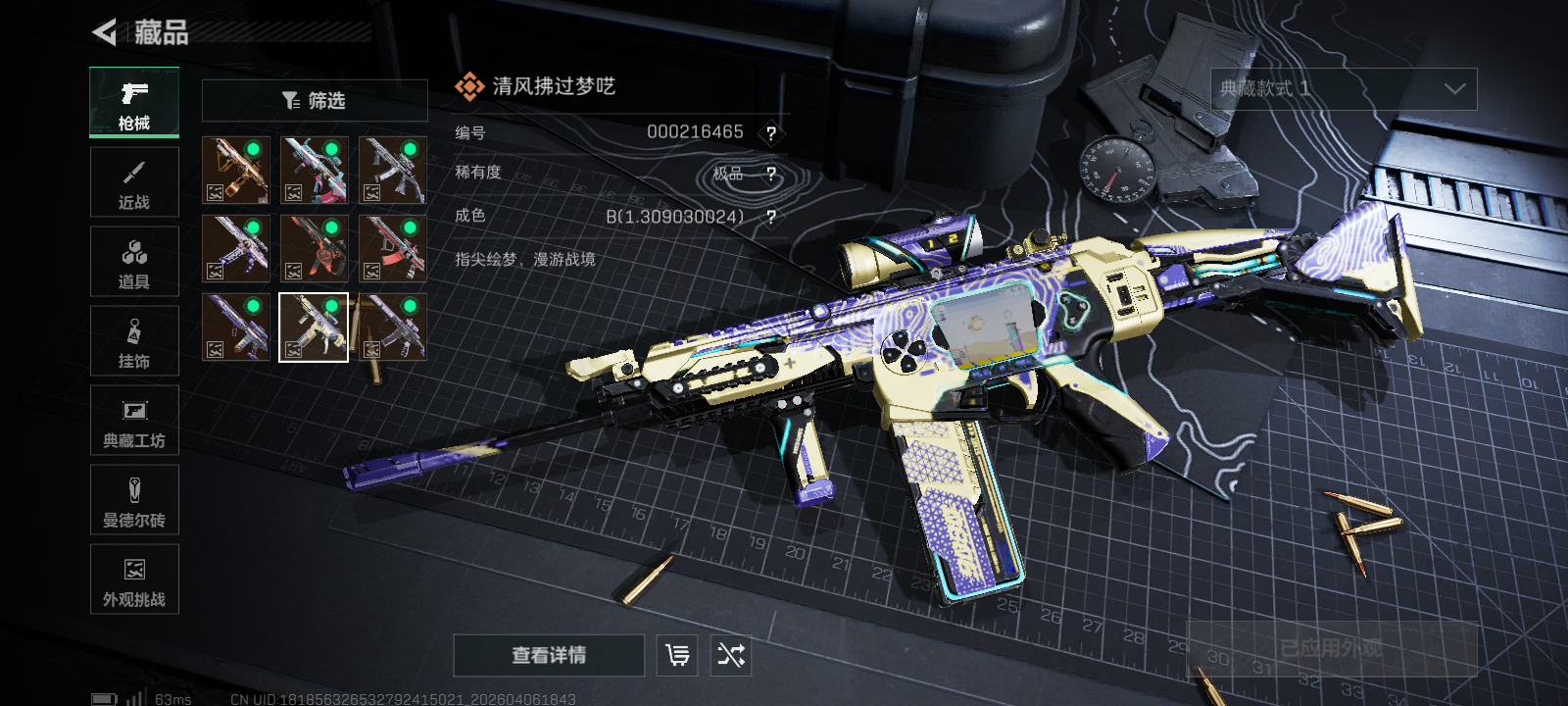Image resolution: width=1568 pixels, height=706 pixels.
Task: Open the 筛选 filter options
Action: pos(315,101)
